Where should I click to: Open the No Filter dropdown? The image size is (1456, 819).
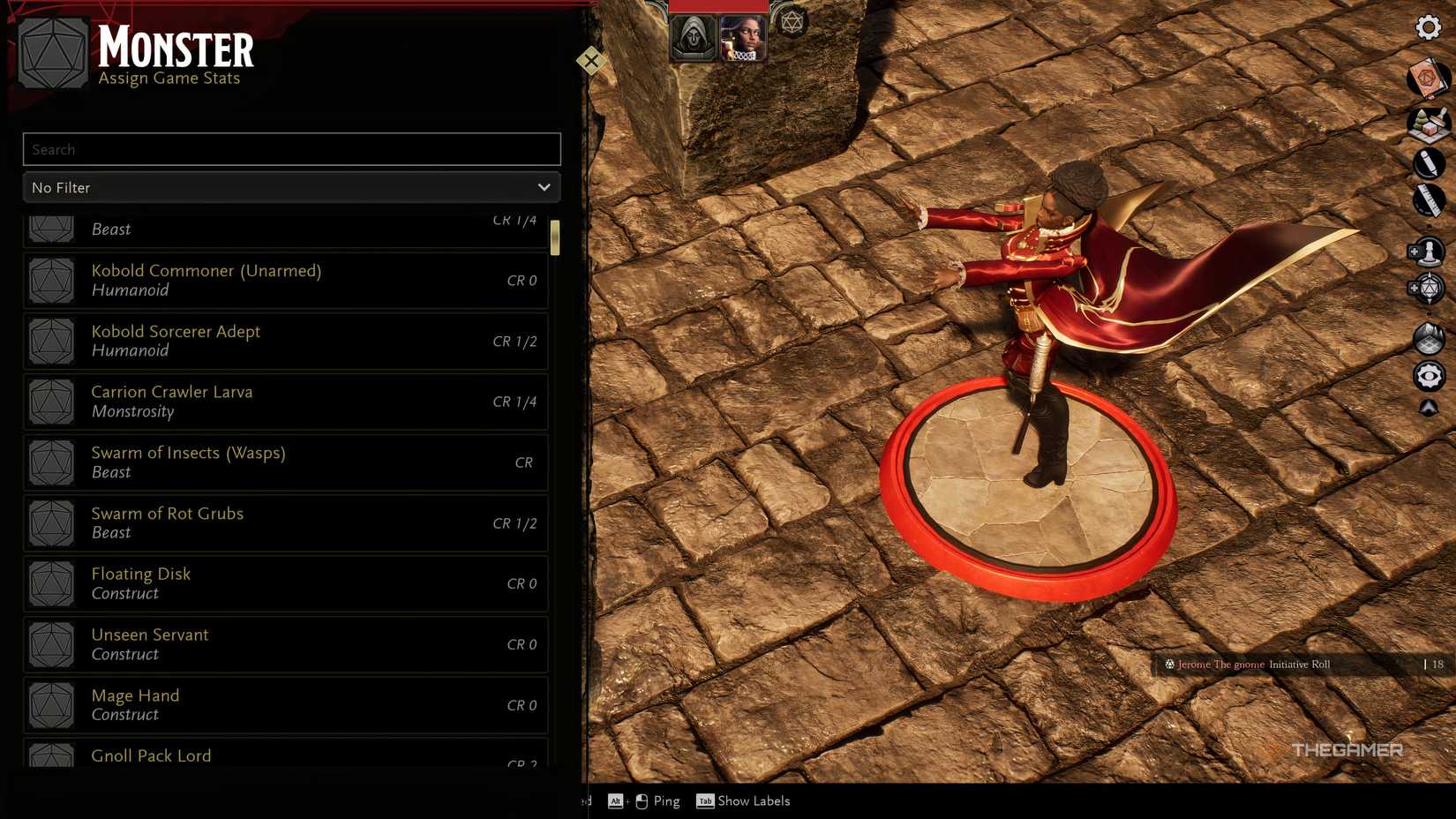291,187
